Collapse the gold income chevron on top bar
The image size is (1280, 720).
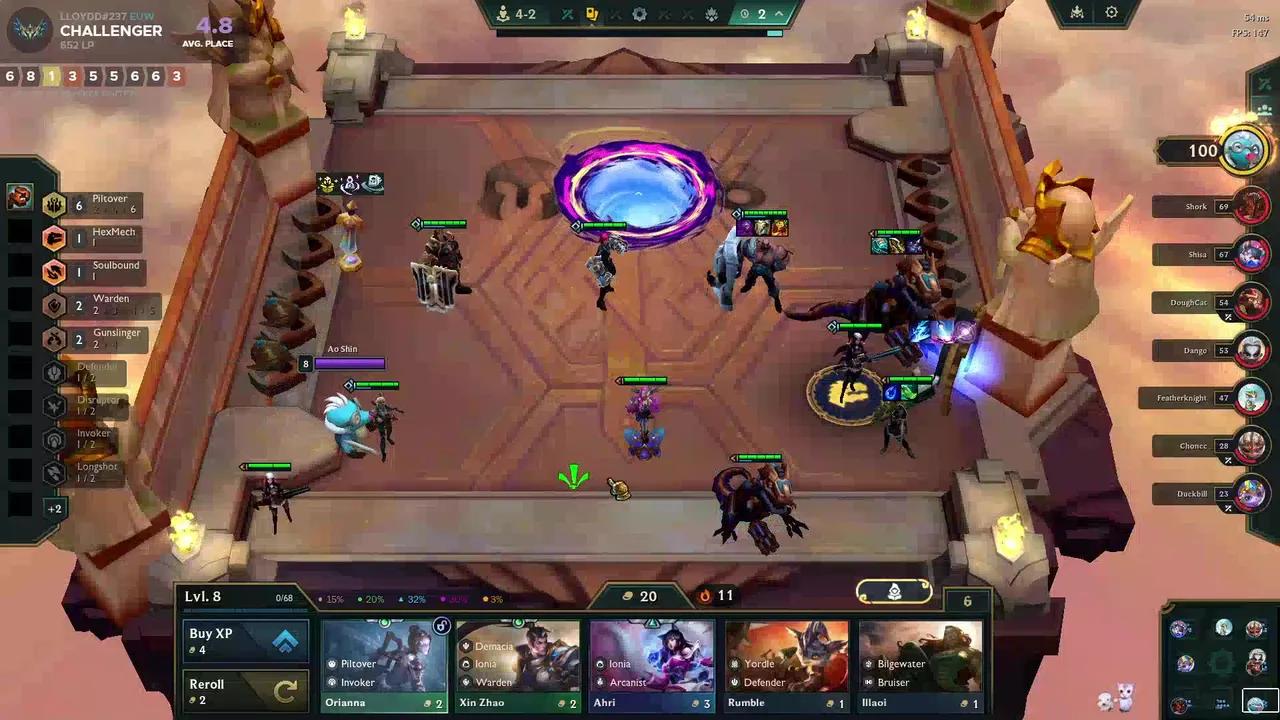click(x=779, y=14)
